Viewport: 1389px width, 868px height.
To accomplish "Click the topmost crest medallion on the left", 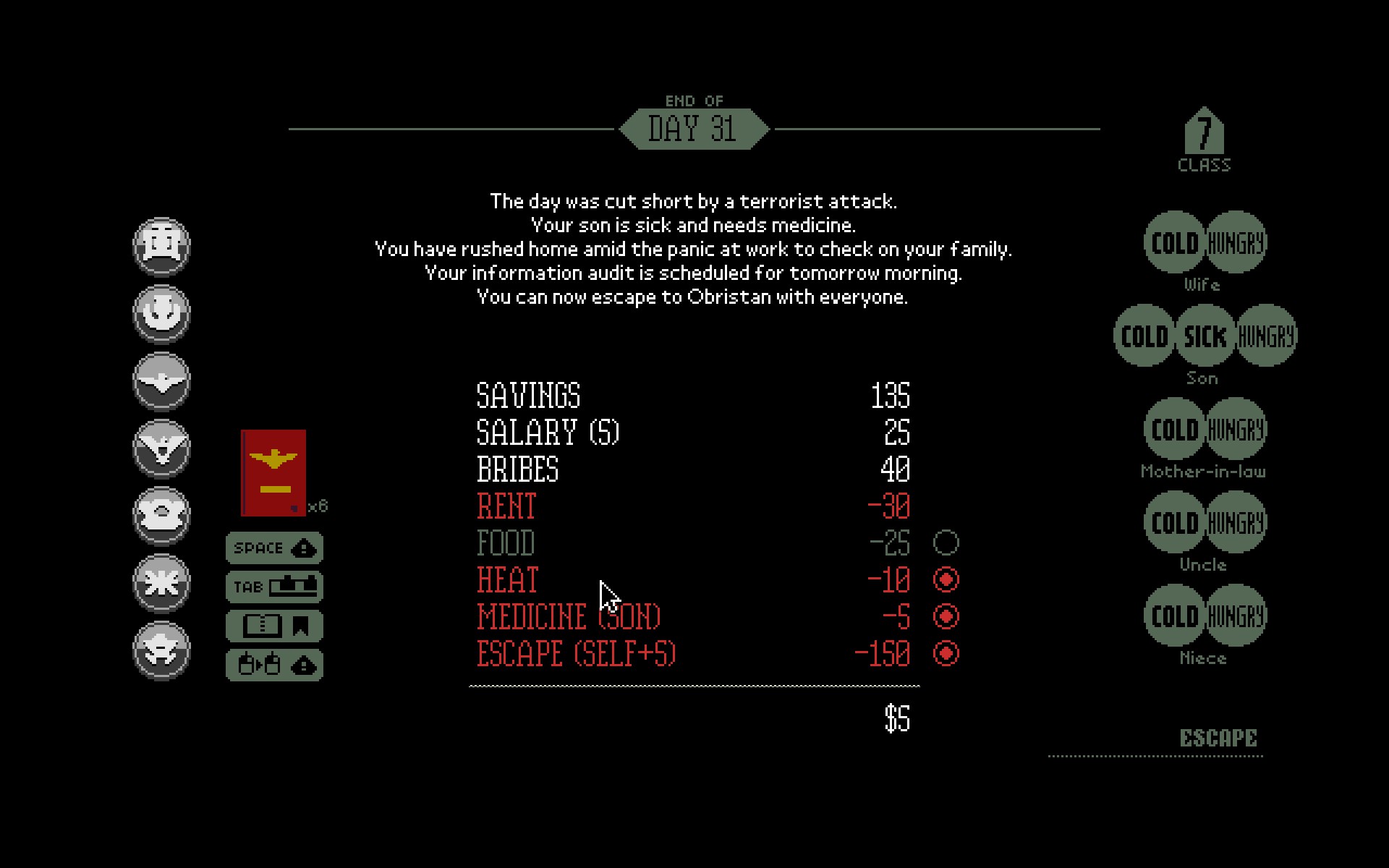I will pyautogui.click(x=162, y=246).
